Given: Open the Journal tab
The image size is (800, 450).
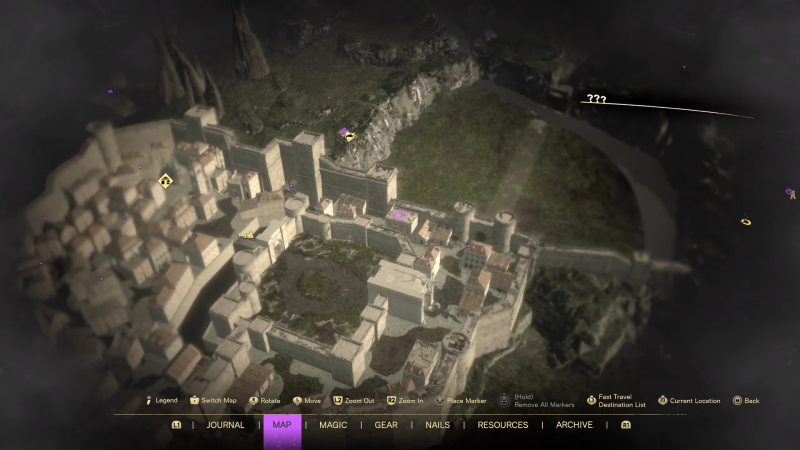Looking at the screenshot, I should (x=225, y=425).
